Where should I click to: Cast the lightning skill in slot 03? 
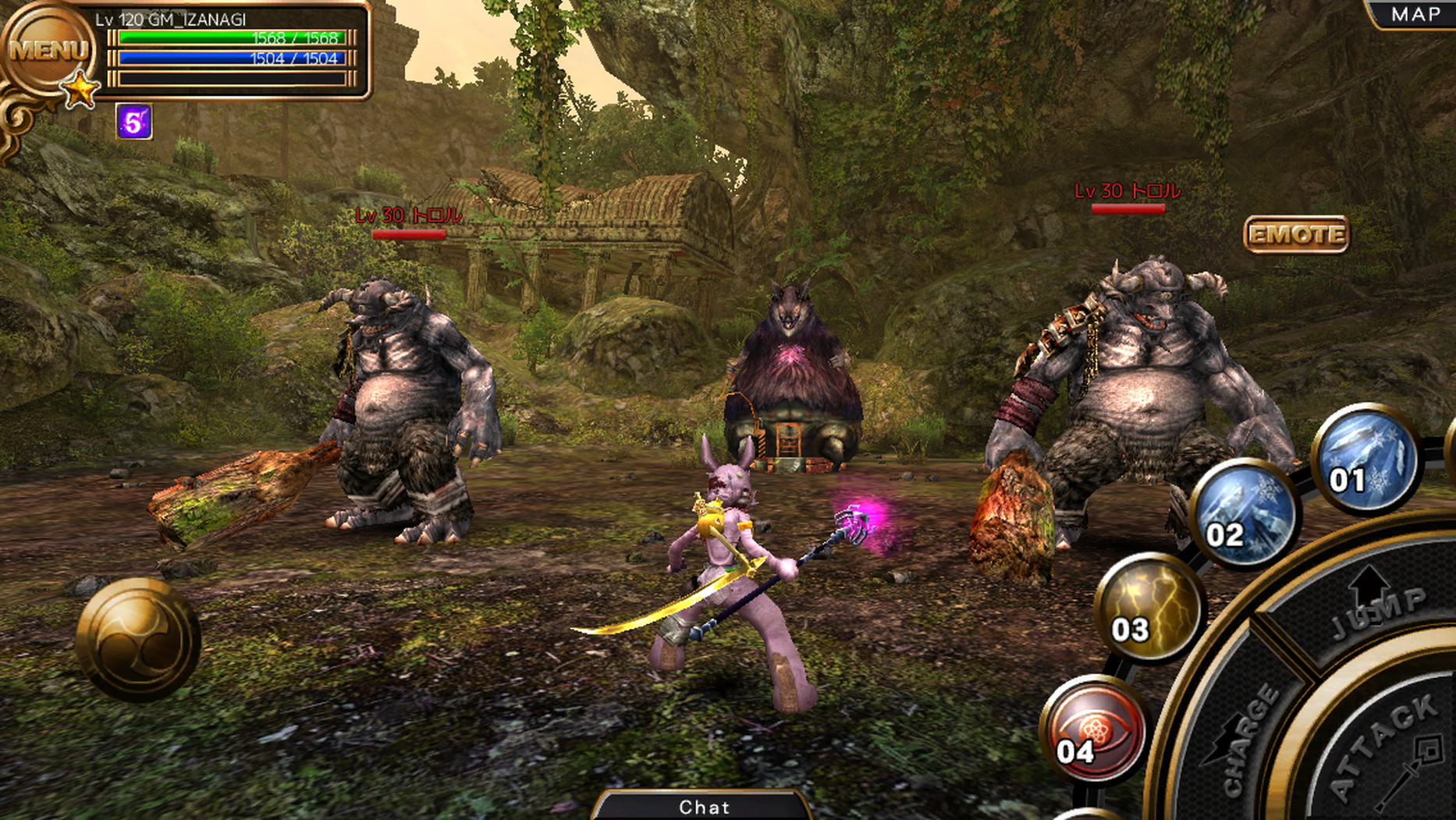[x=1150, y=608]
